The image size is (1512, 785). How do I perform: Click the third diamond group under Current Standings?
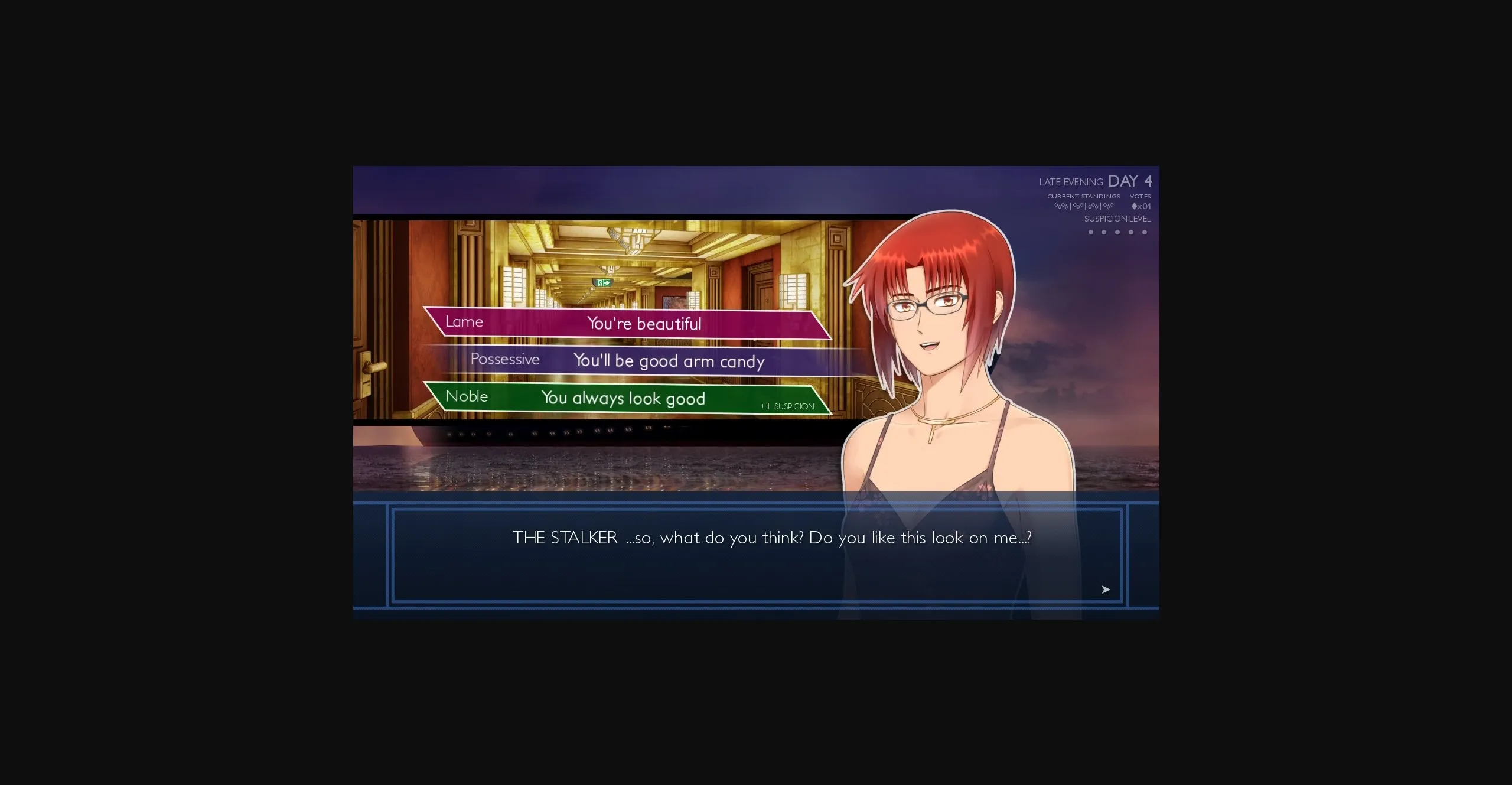coord(1094,205)
